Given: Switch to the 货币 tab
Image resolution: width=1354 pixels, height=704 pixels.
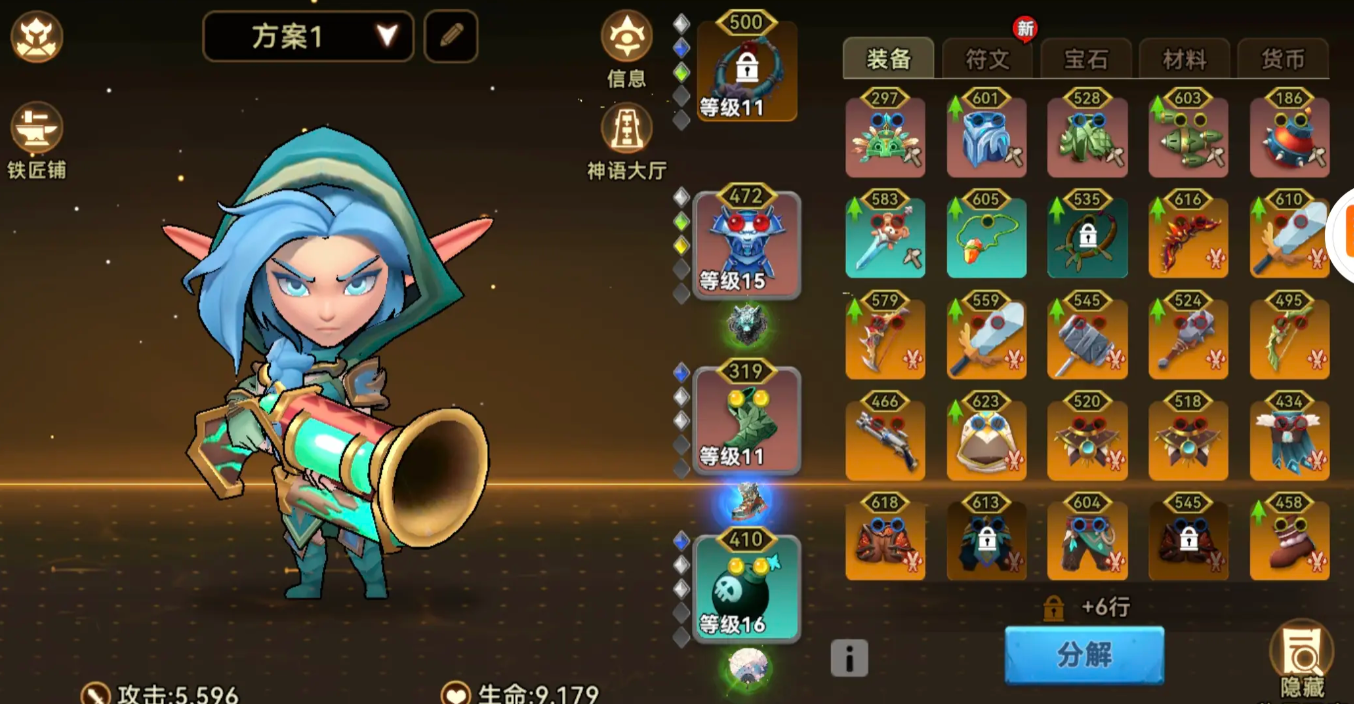Looking at the screenshot, I should point(1283,60).
